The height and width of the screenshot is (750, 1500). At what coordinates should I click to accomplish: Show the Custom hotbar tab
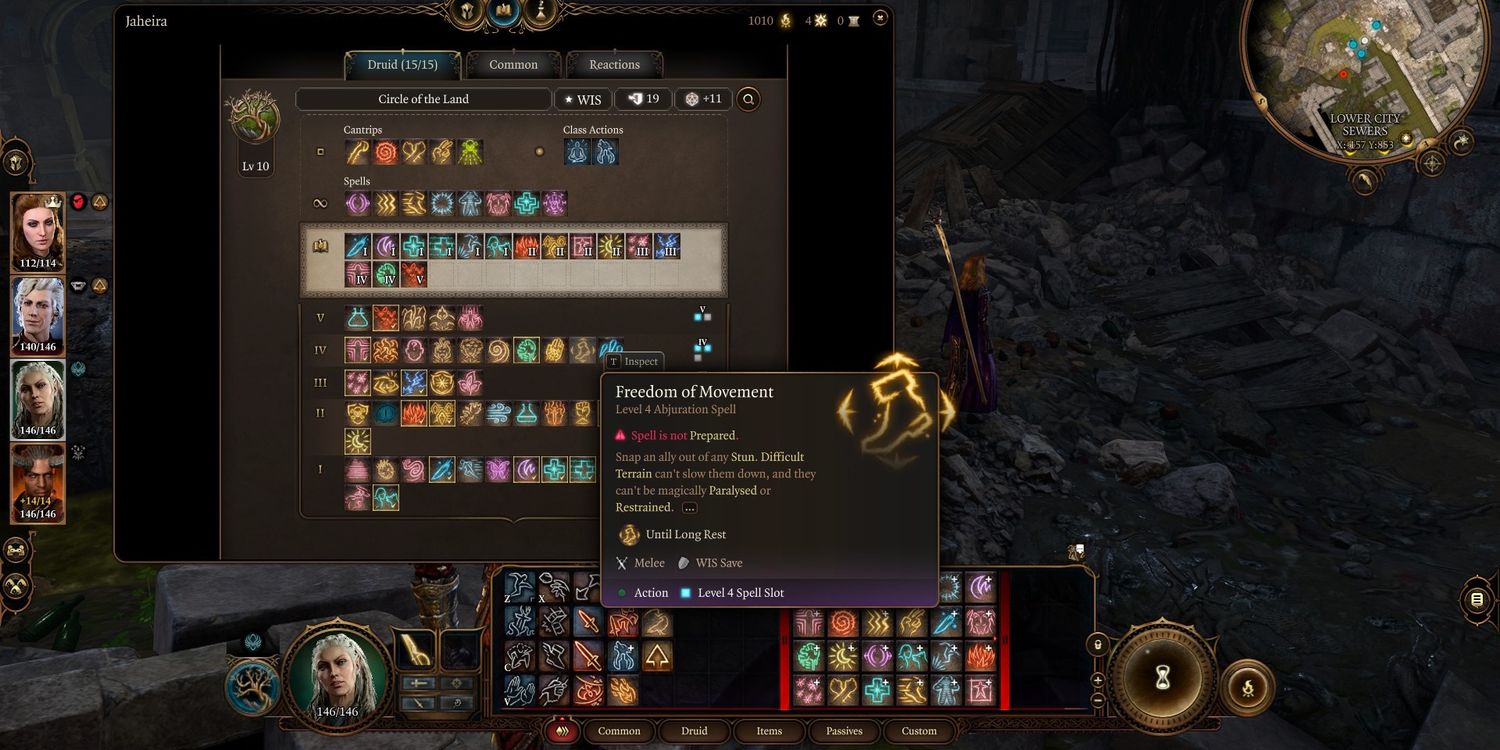click(x=919, y=731)
